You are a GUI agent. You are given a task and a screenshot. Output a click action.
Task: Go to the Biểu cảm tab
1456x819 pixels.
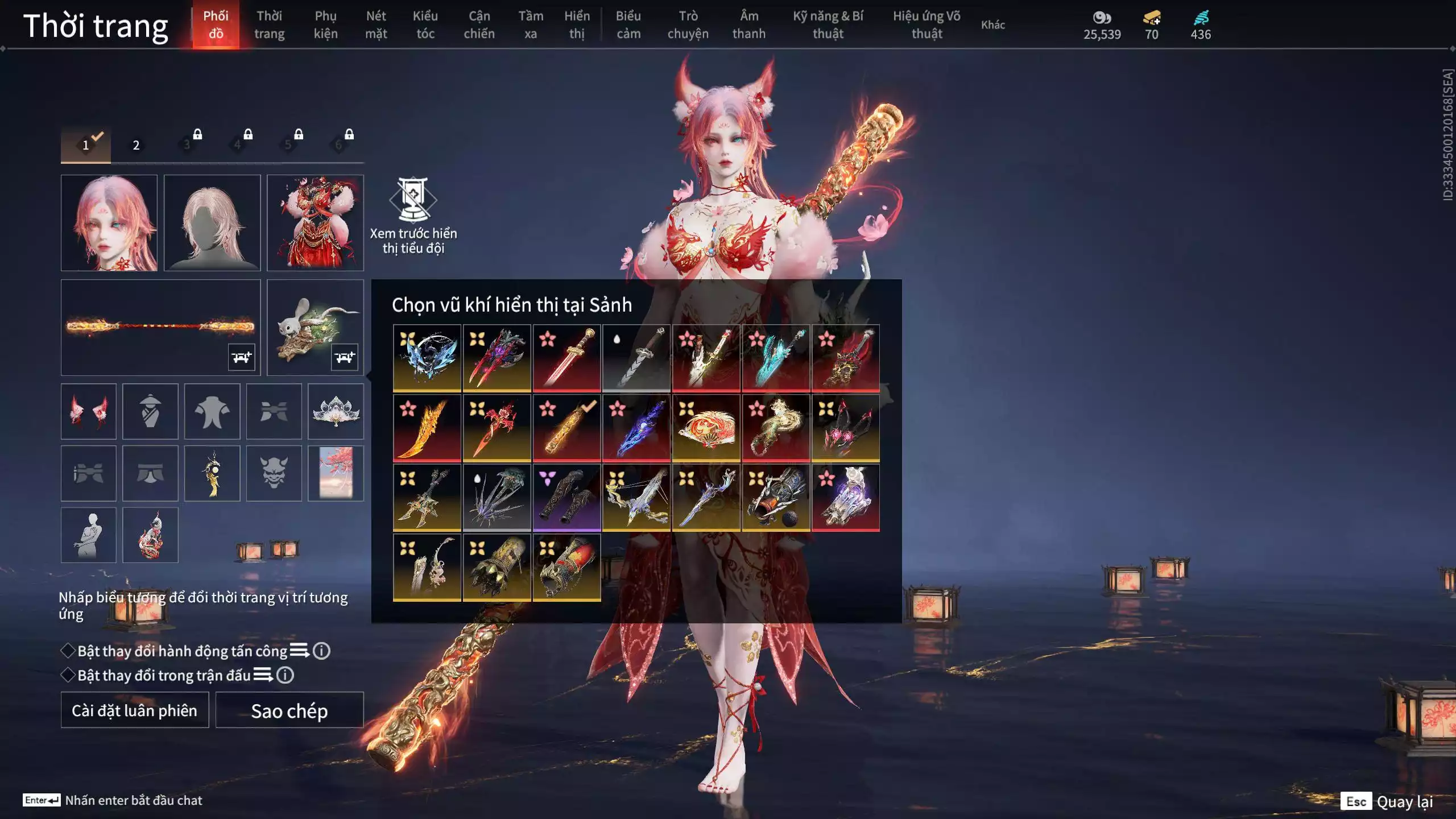click(x=628, y=24)
